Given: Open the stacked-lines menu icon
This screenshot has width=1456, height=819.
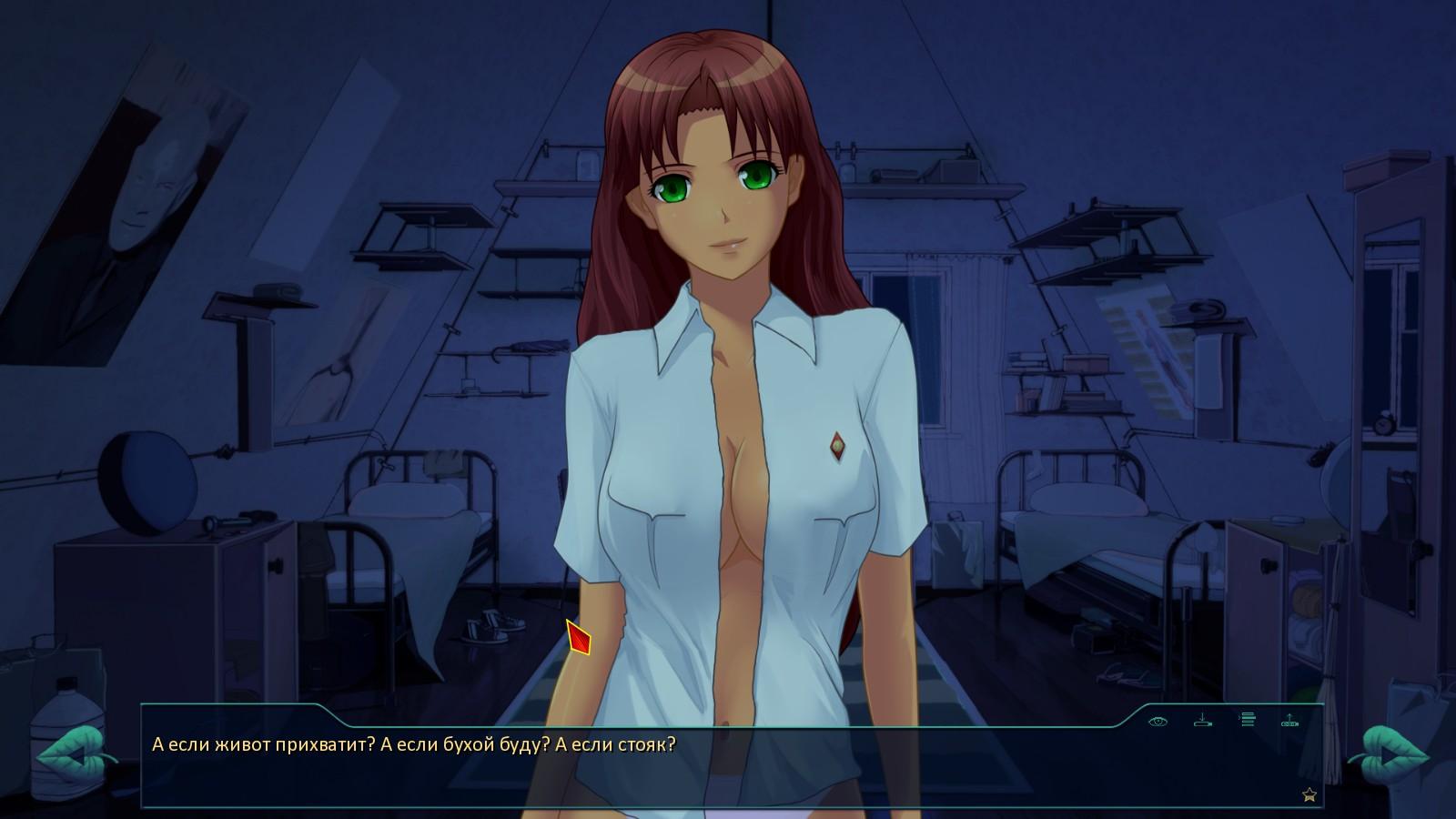Looking at the screenshot, I should [x=1247, y=720].
